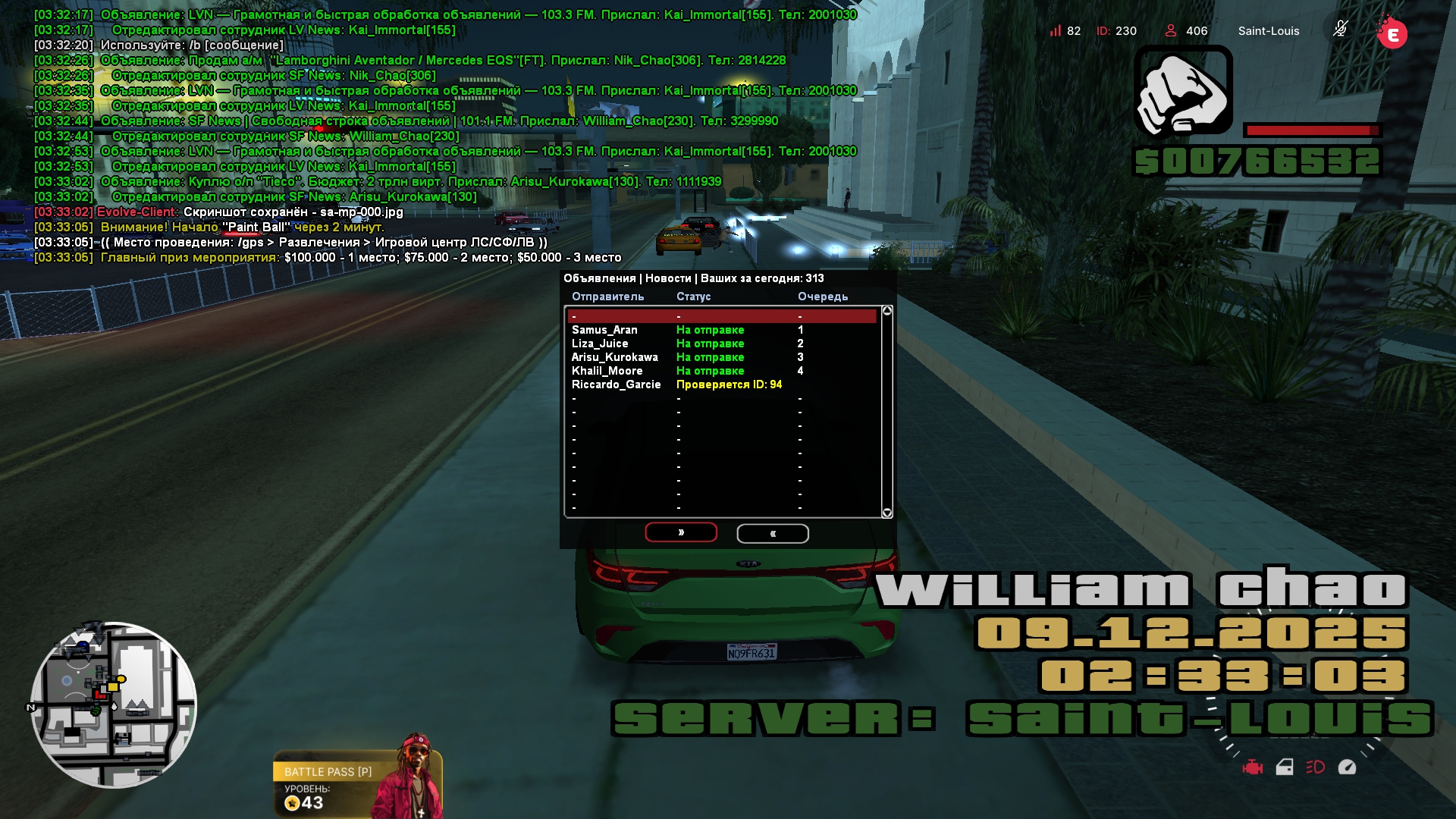The height and width of the screenshot is (819, 1456).
Task: Select the highlighted empty top row
Action: click(722, 316)
